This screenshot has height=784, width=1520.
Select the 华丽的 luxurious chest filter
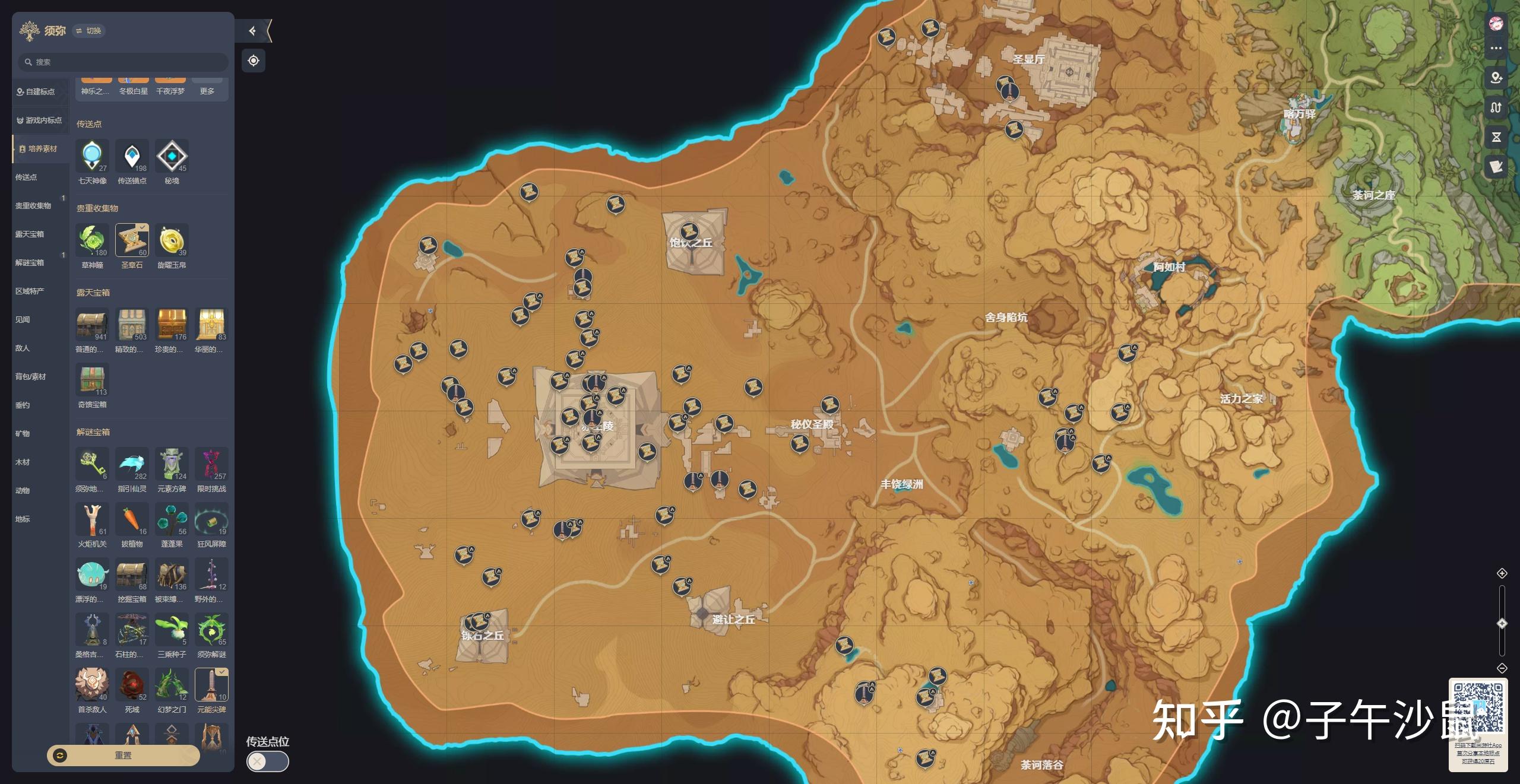point(211,325)
